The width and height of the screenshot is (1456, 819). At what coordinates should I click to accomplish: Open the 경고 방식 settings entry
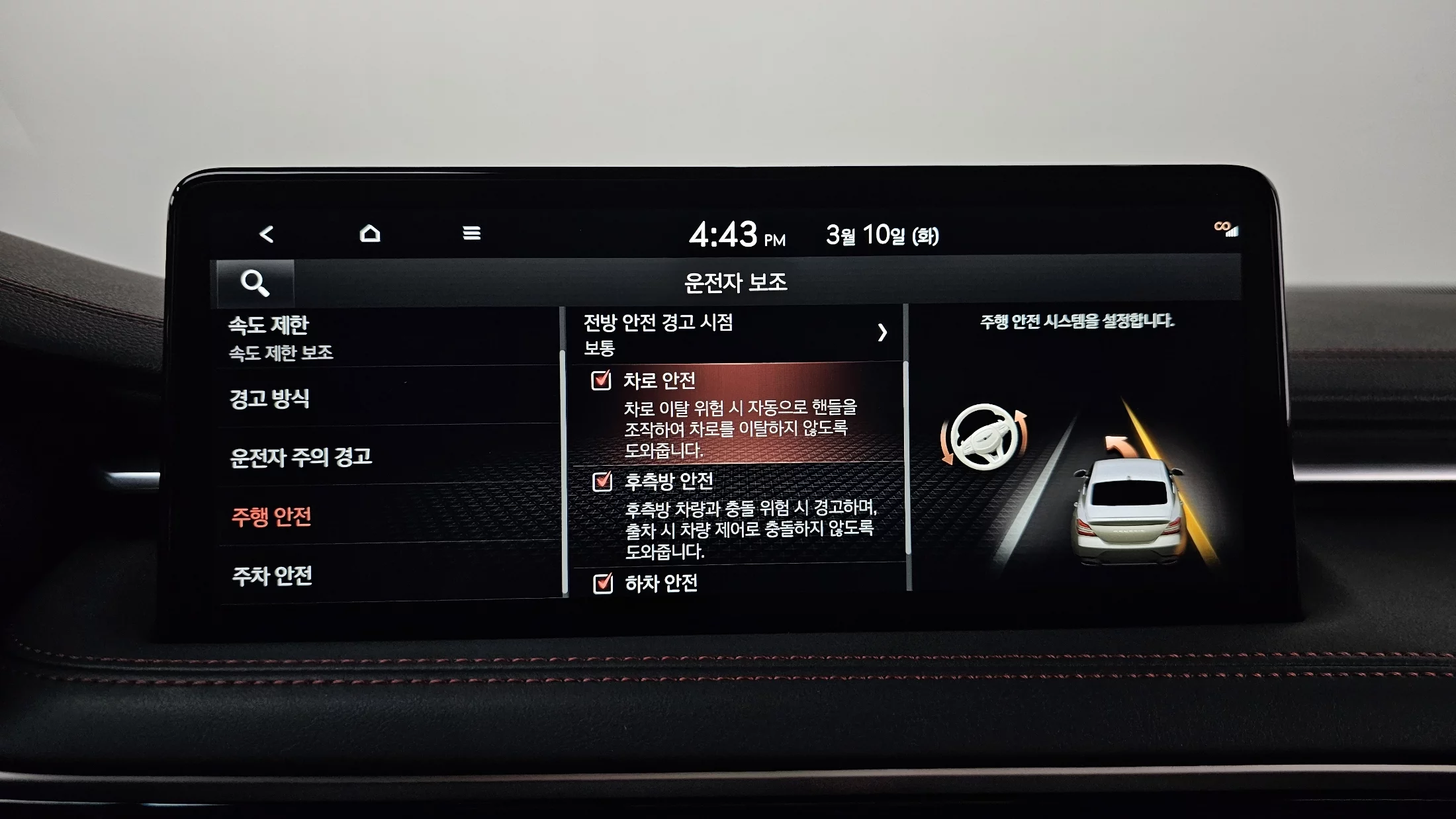[387, 398]
